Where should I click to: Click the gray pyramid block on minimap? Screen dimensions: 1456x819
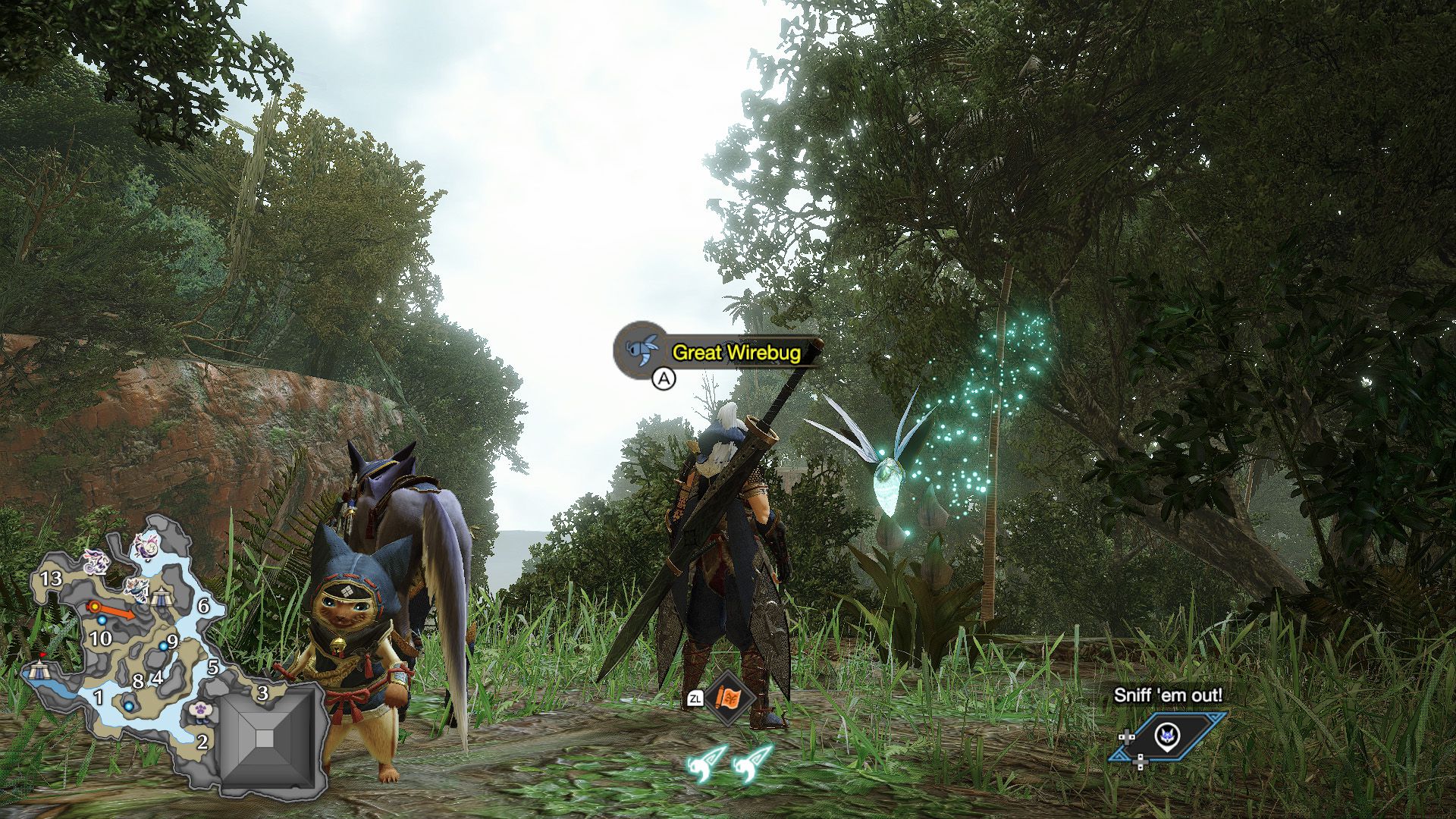[265, 737]
